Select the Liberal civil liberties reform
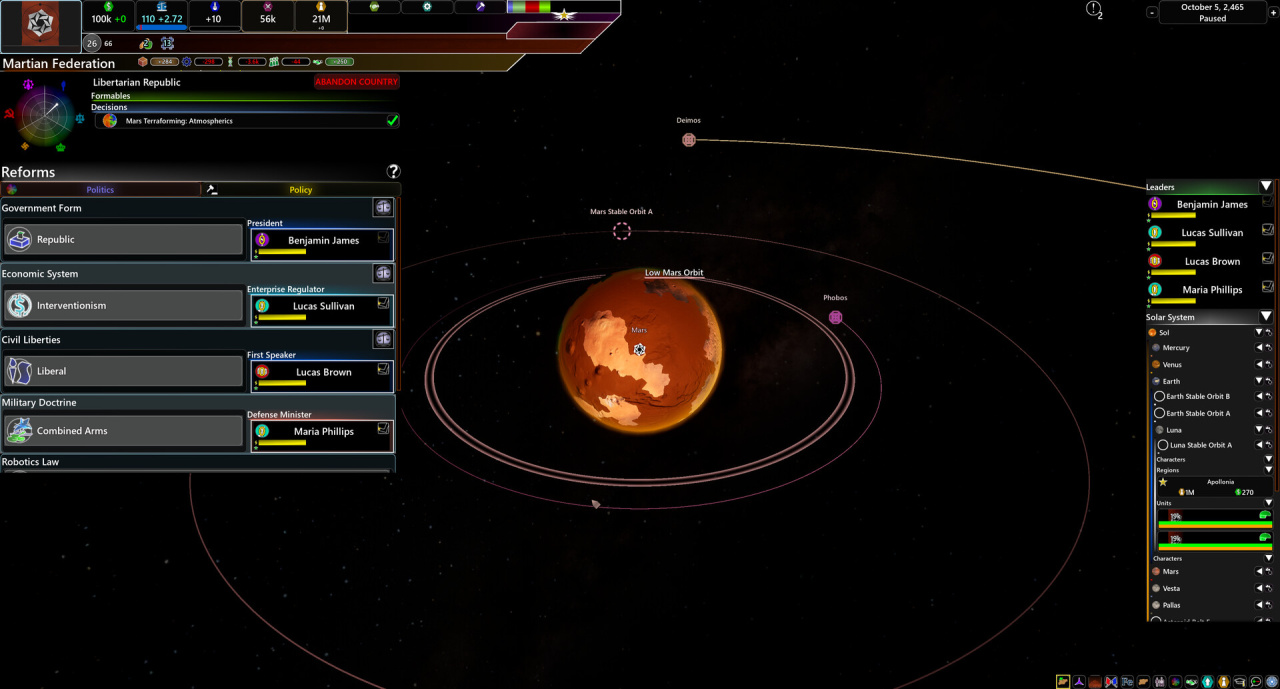Image resolution: width=1280 pixels, height=689 pixels. point(124,371)
